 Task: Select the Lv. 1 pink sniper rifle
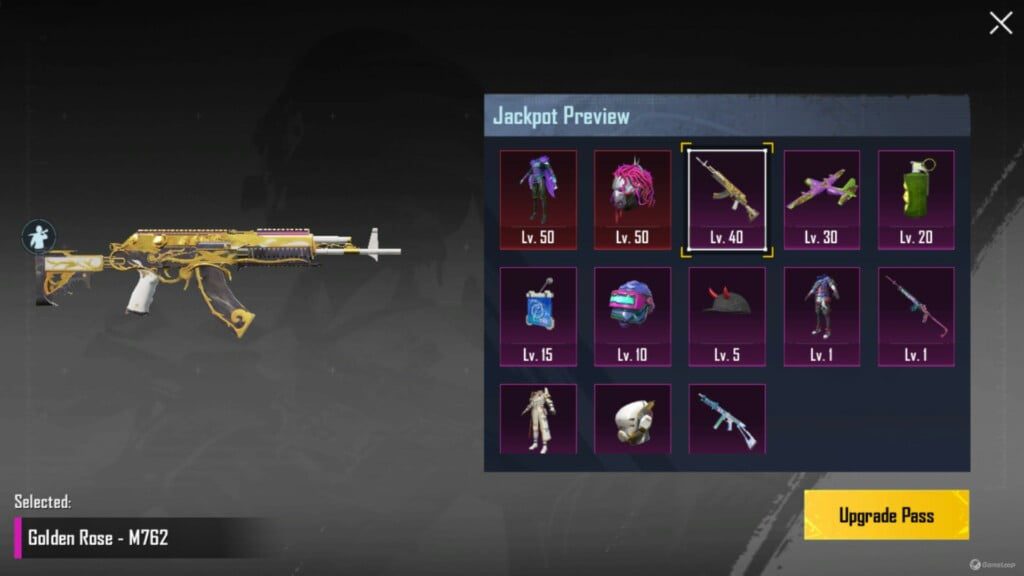pos(915,315)
